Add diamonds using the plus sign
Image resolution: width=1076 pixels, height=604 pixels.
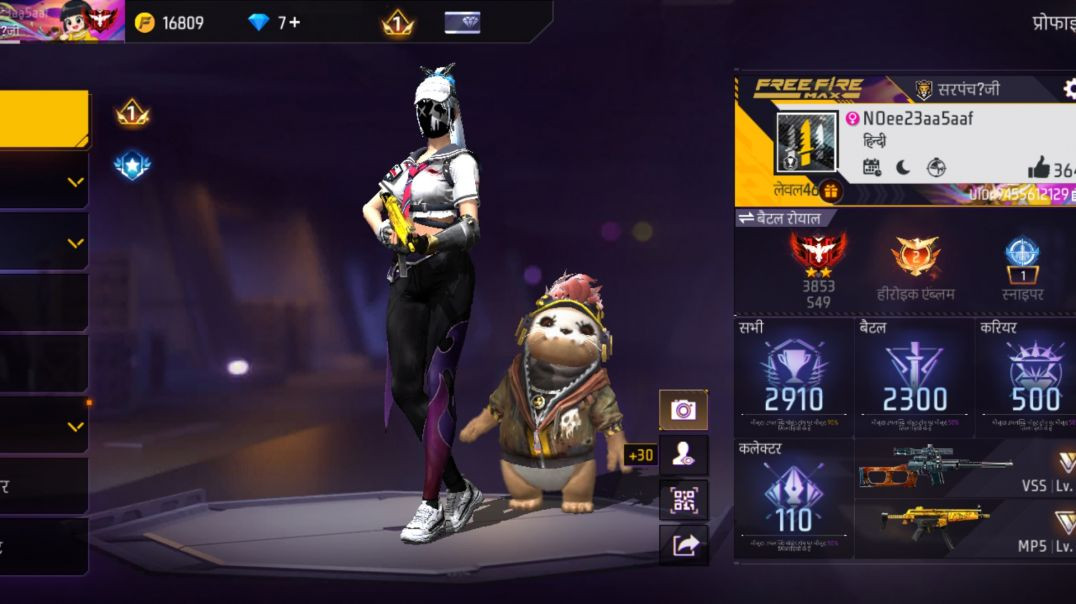(x=294, y=22)
